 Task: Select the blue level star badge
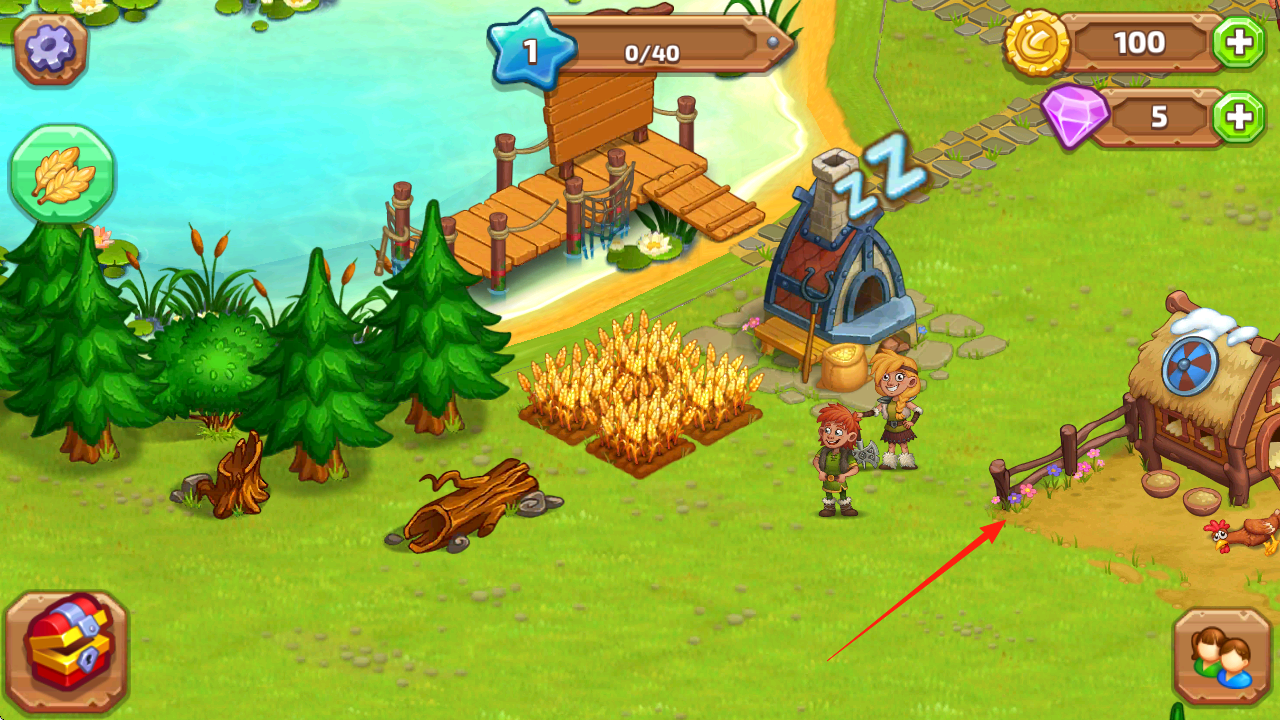pyautogui.click(x=531, y=50)
